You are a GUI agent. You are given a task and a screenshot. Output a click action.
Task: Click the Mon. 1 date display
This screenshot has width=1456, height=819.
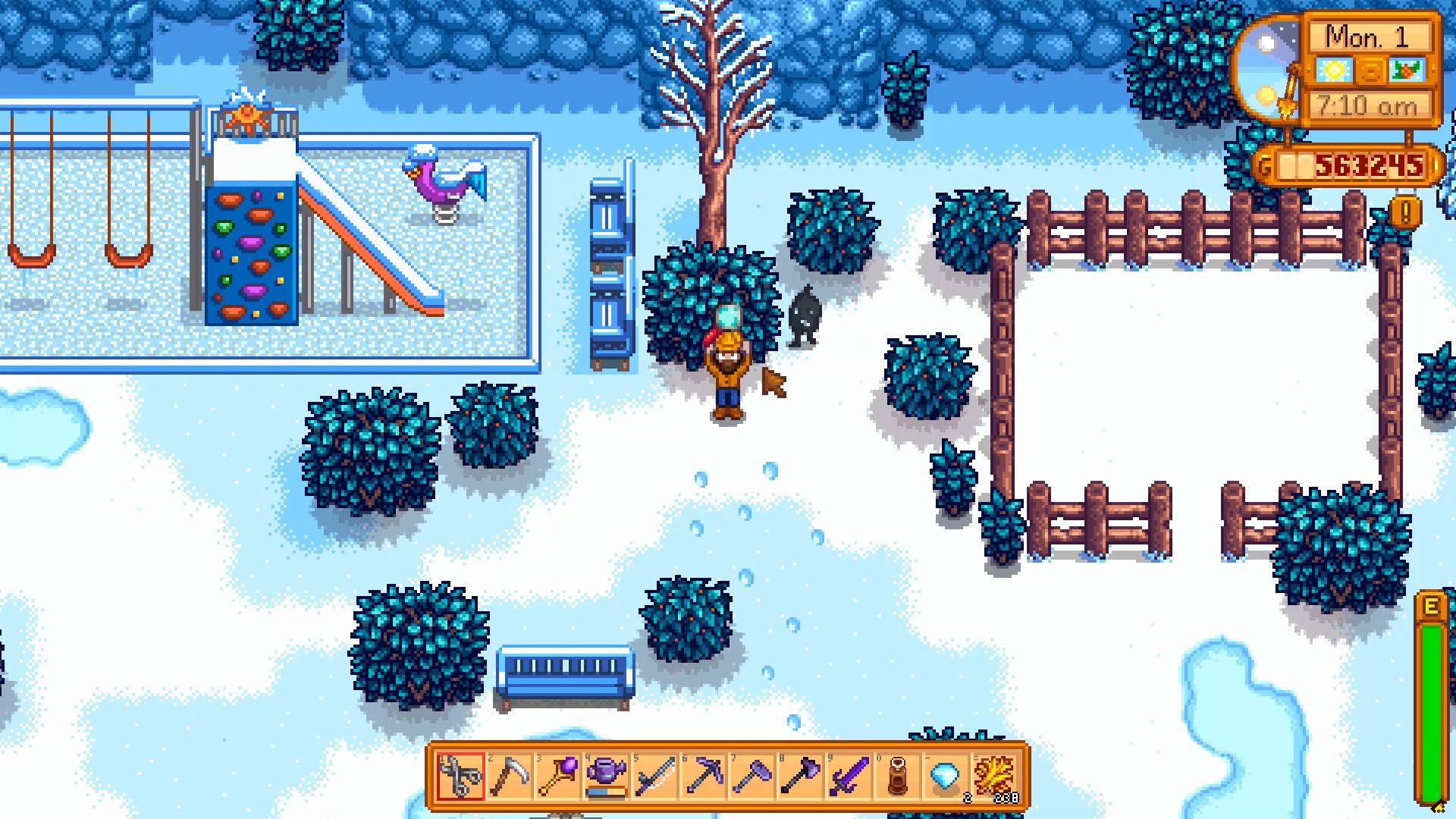(x=1371, y=36)
